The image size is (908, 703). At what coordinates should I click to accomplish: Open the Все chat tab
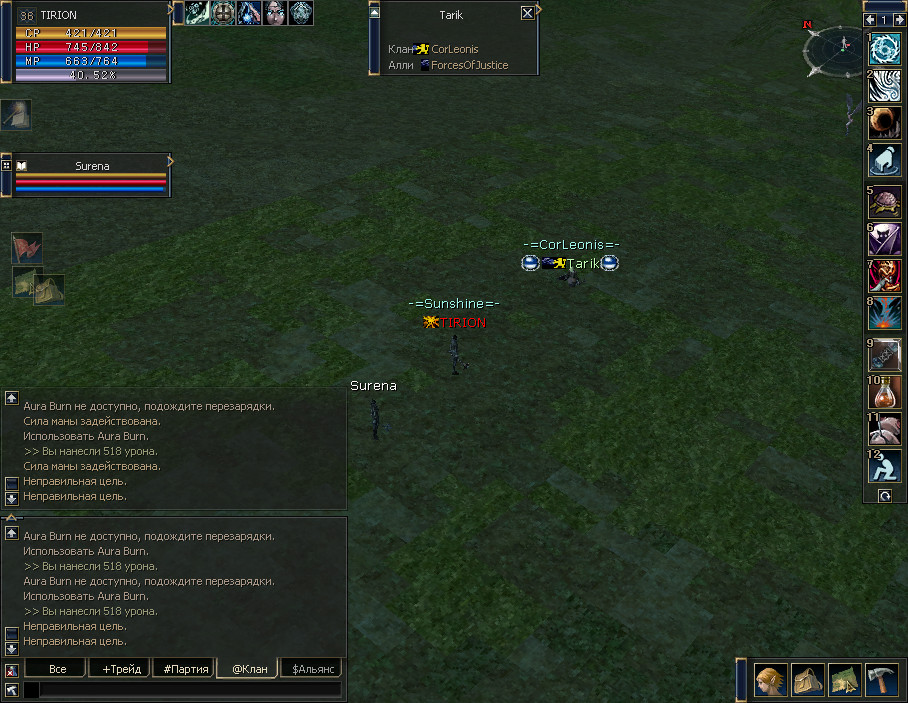pos(58,668)
